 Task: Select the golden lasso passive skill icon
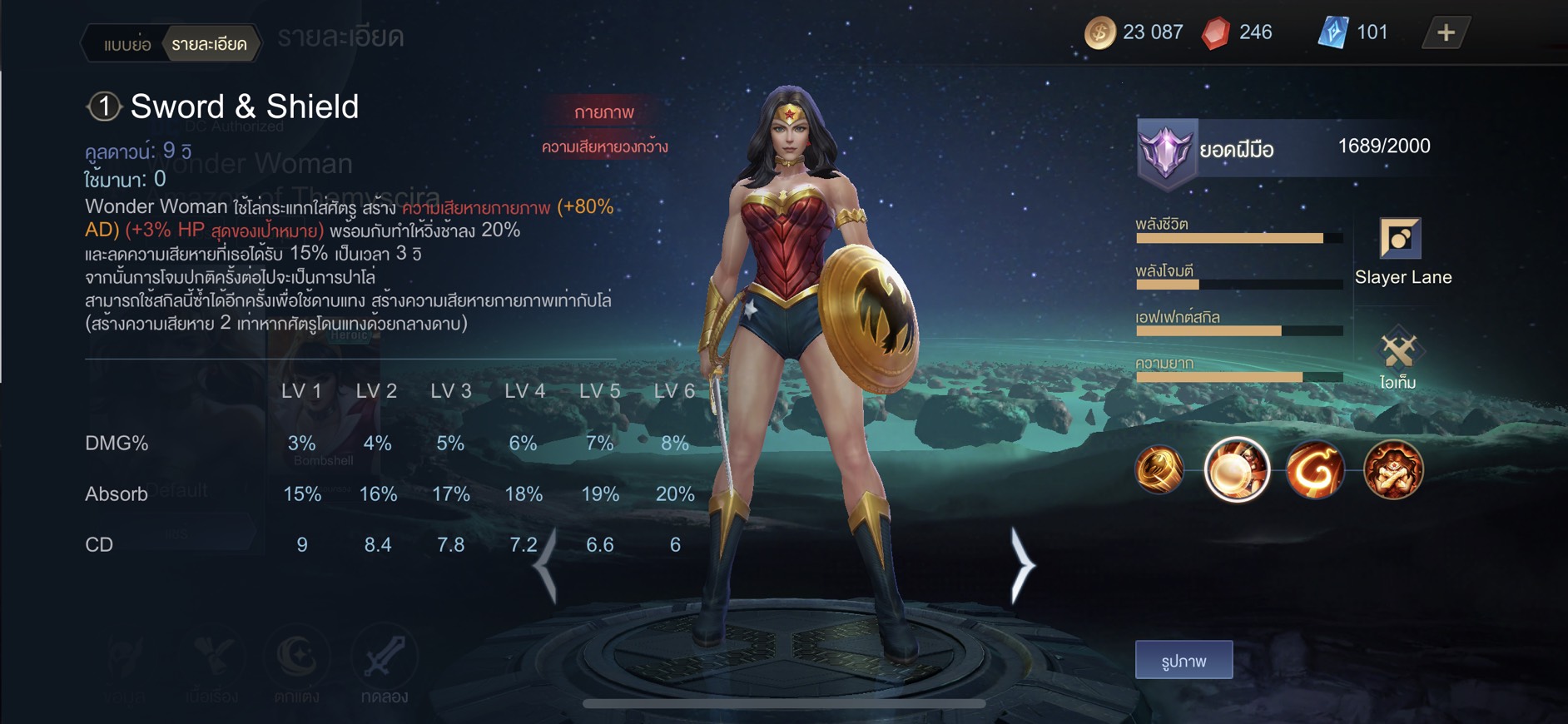click(x=1159, y=469)
